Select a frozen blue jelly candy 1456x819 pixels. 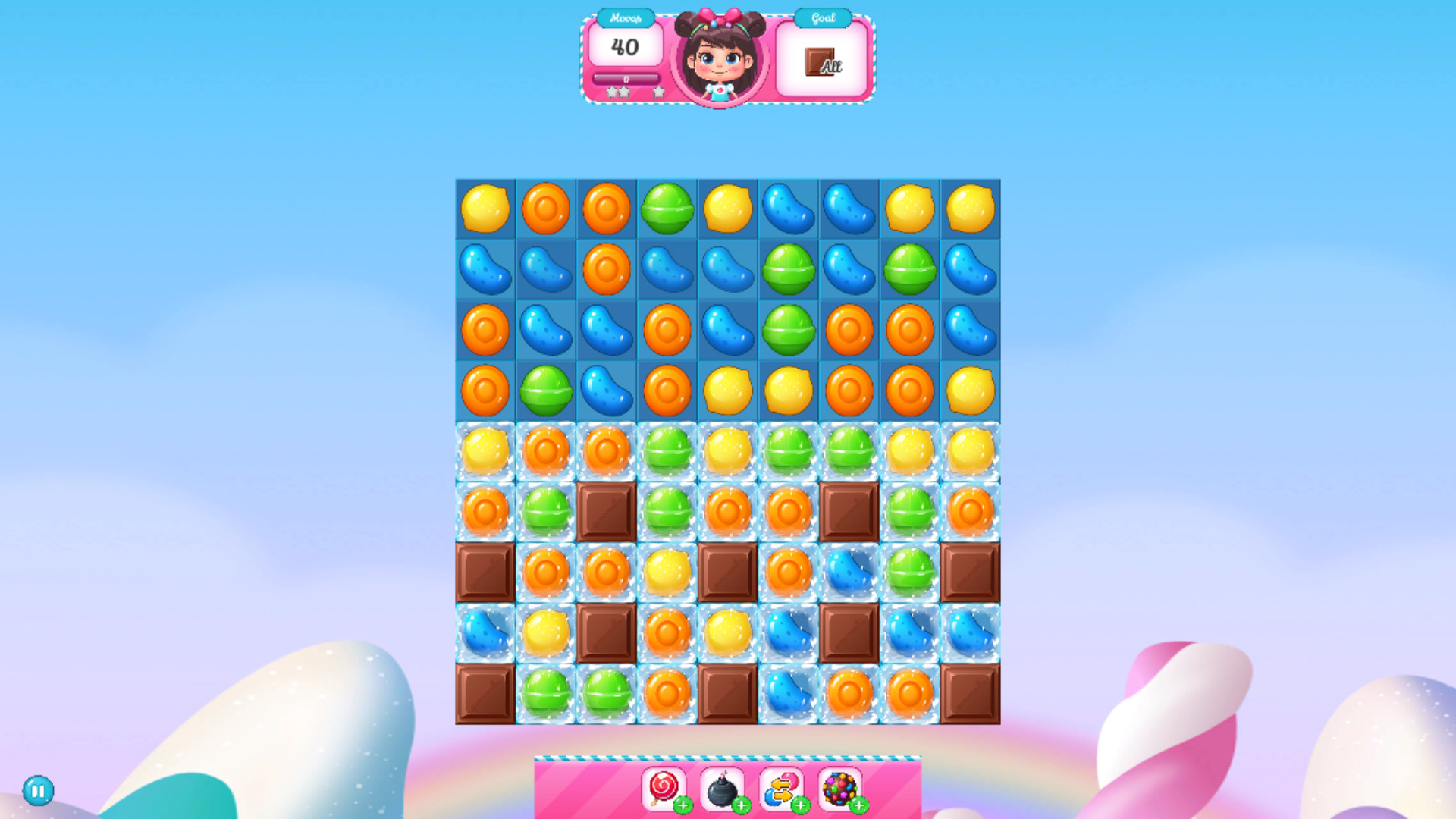pos(849,573)
